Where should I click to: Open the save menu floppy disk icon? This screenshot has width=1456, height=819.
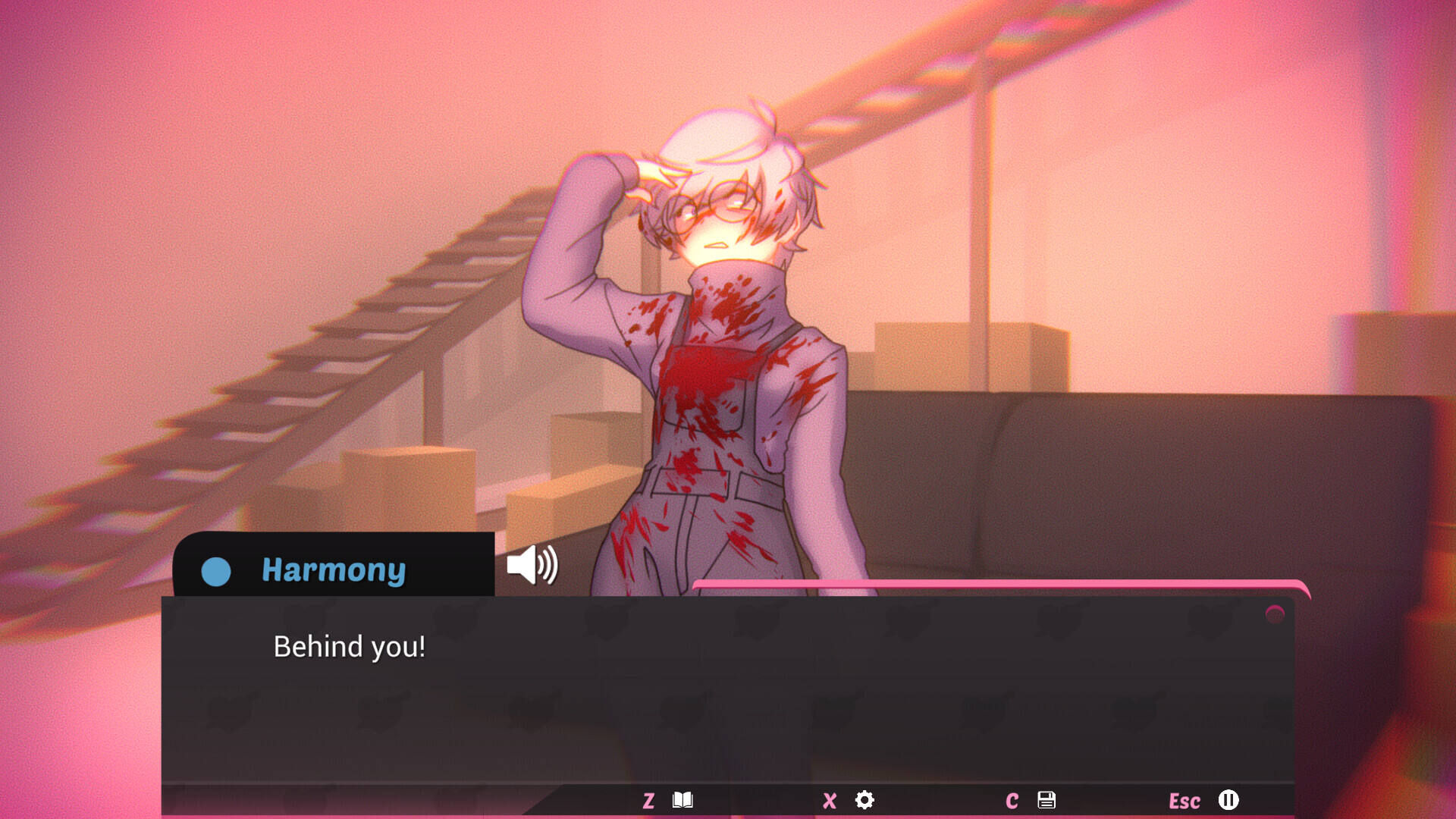coord(1046,800)
